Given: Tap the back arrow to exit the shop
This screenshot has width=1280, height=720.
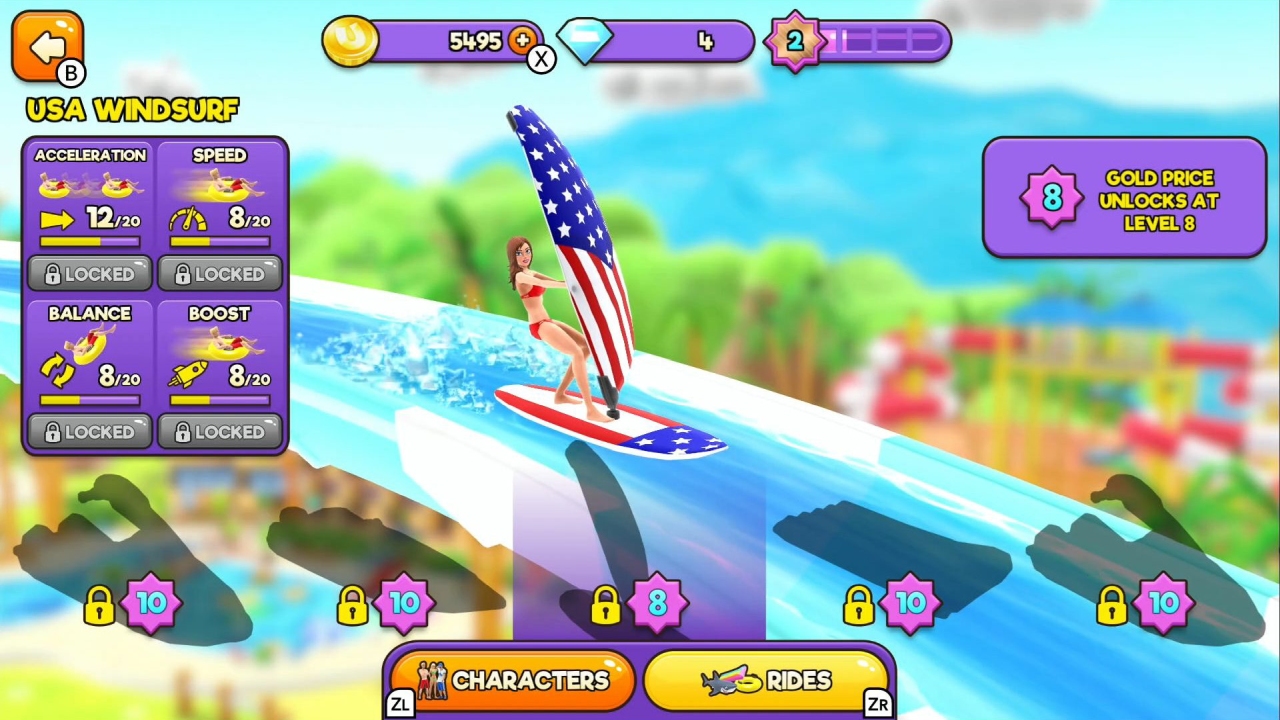Looking at the screenshot, I should point(46,44).
